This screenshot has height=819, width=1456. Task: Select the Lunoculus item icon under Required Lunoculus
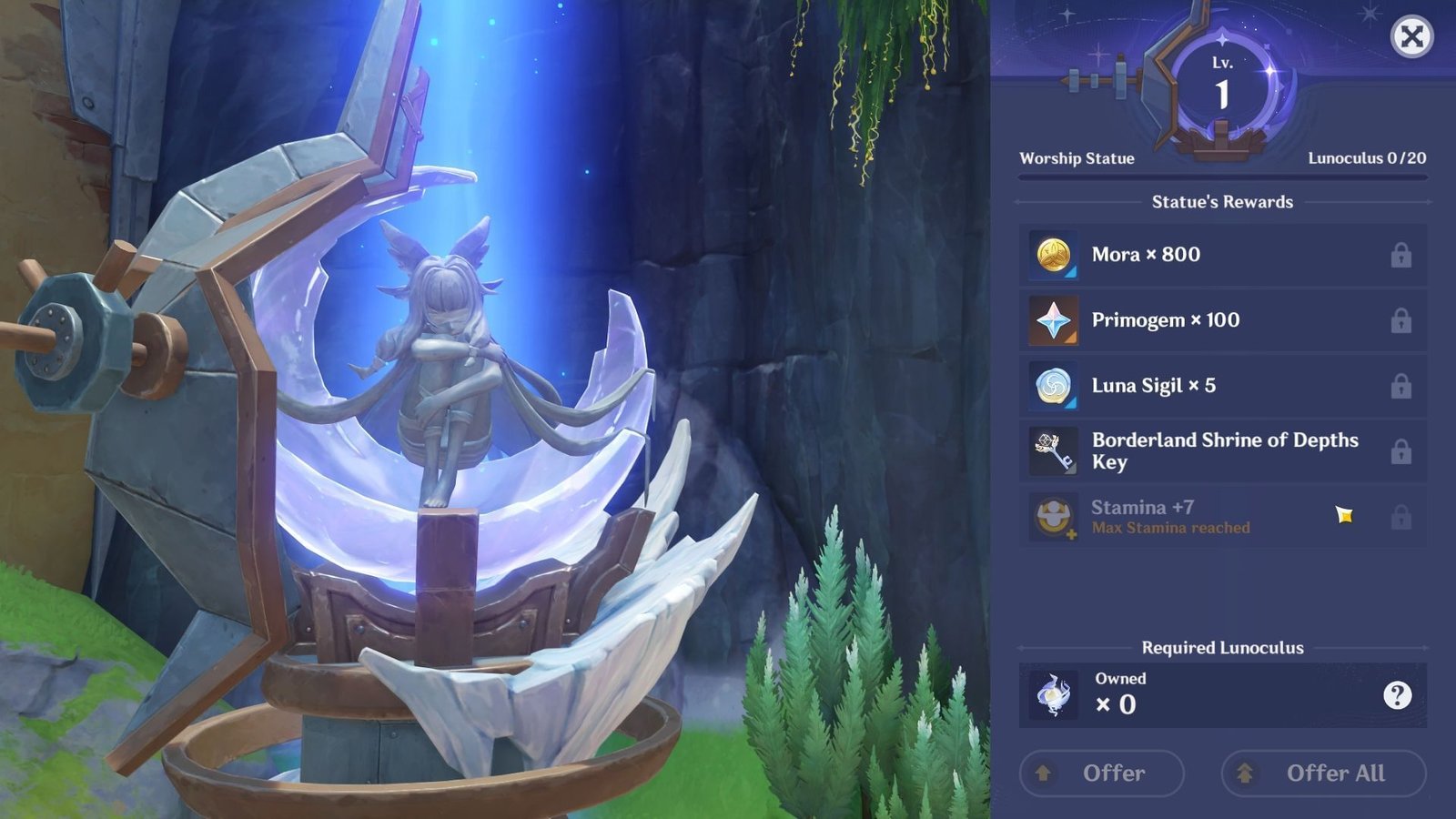click(x=1051, y=693)
